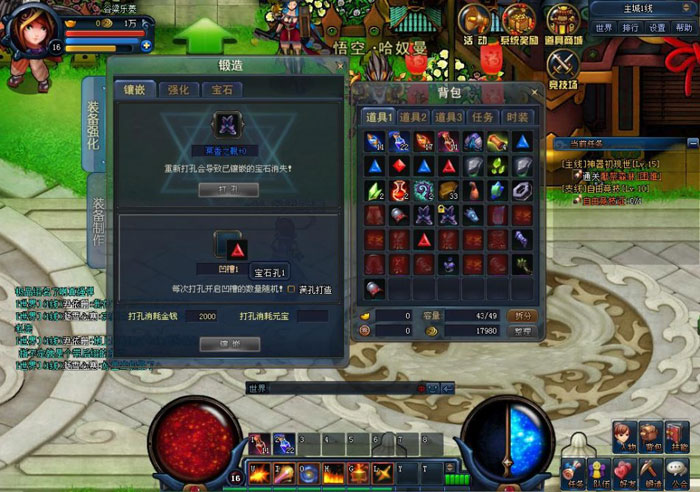Click the 整理 sort button in the bag

point(524,329)
